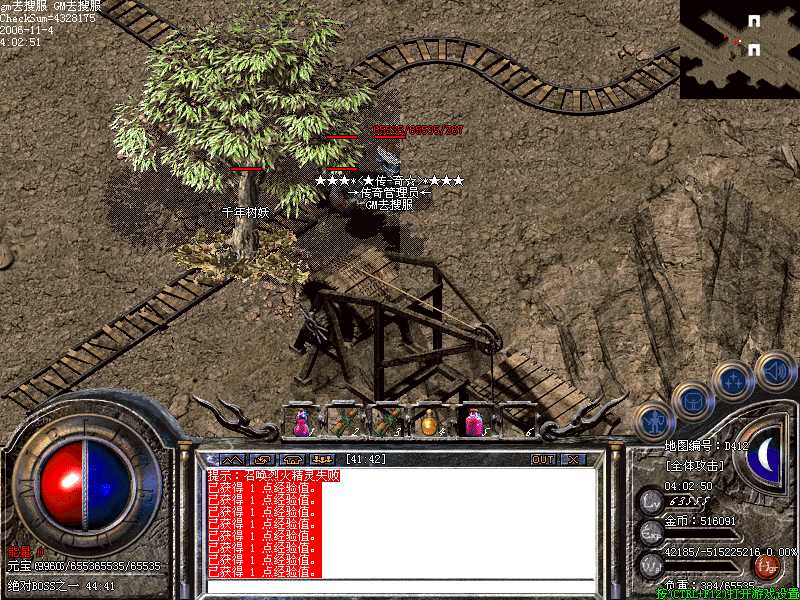Click the Exp experience stone button

tap(651, 531)
